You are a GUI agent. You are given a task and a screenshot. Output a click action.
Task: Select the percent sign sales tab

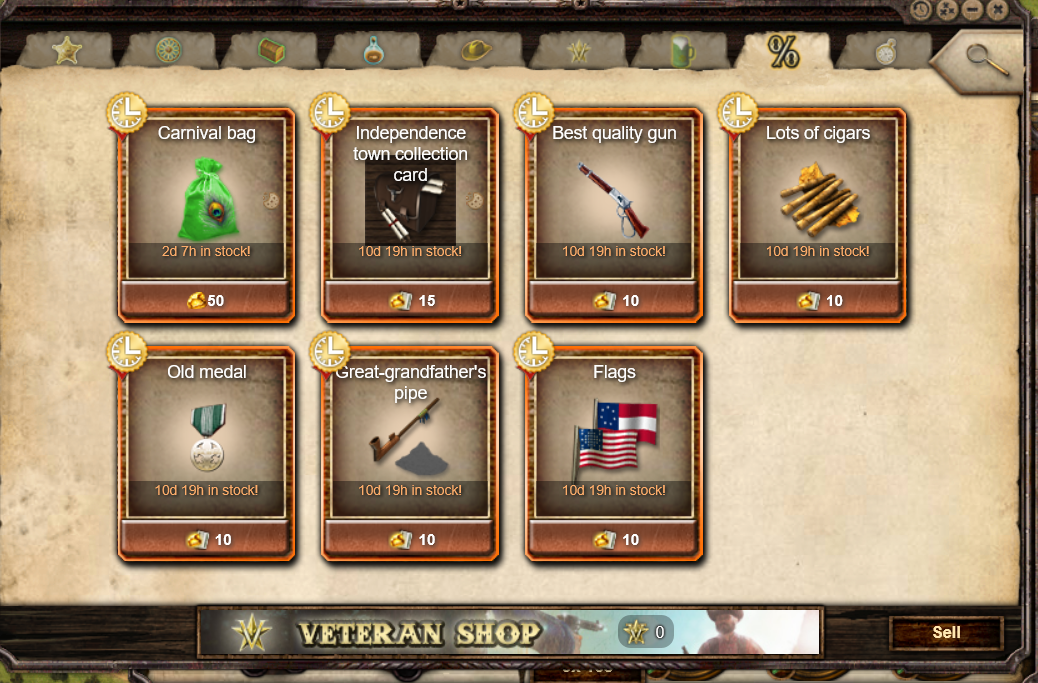(783, 51)
